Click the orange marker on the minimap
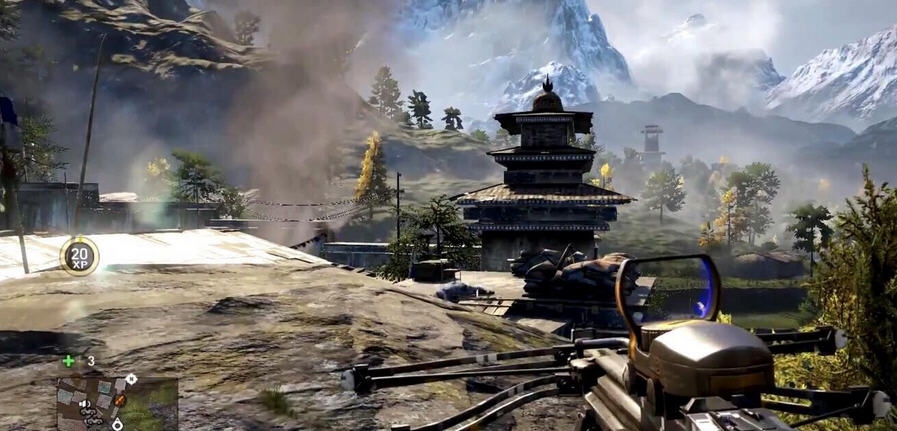The image size is (897, 431). [x=120, y=400]
